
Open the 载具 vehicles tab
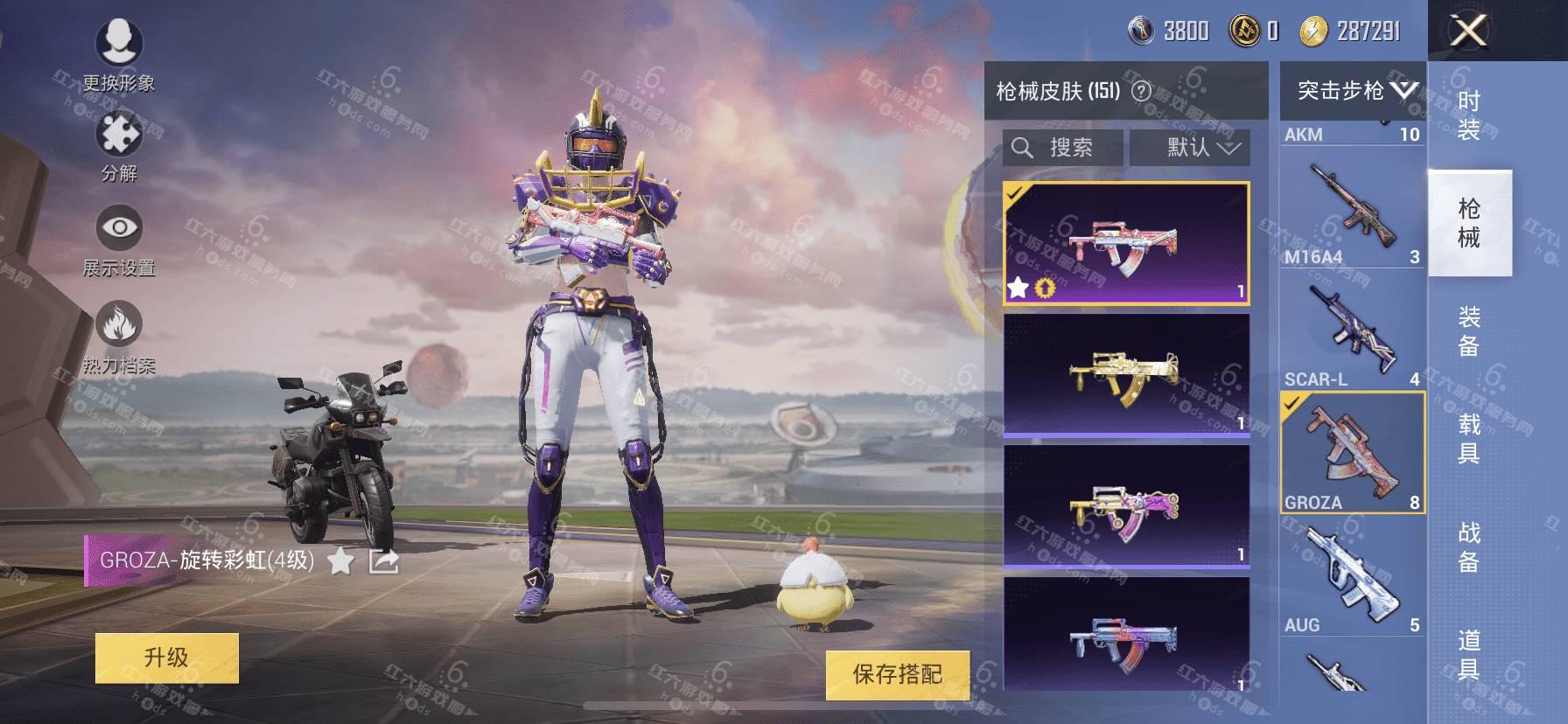point(1469,438)
